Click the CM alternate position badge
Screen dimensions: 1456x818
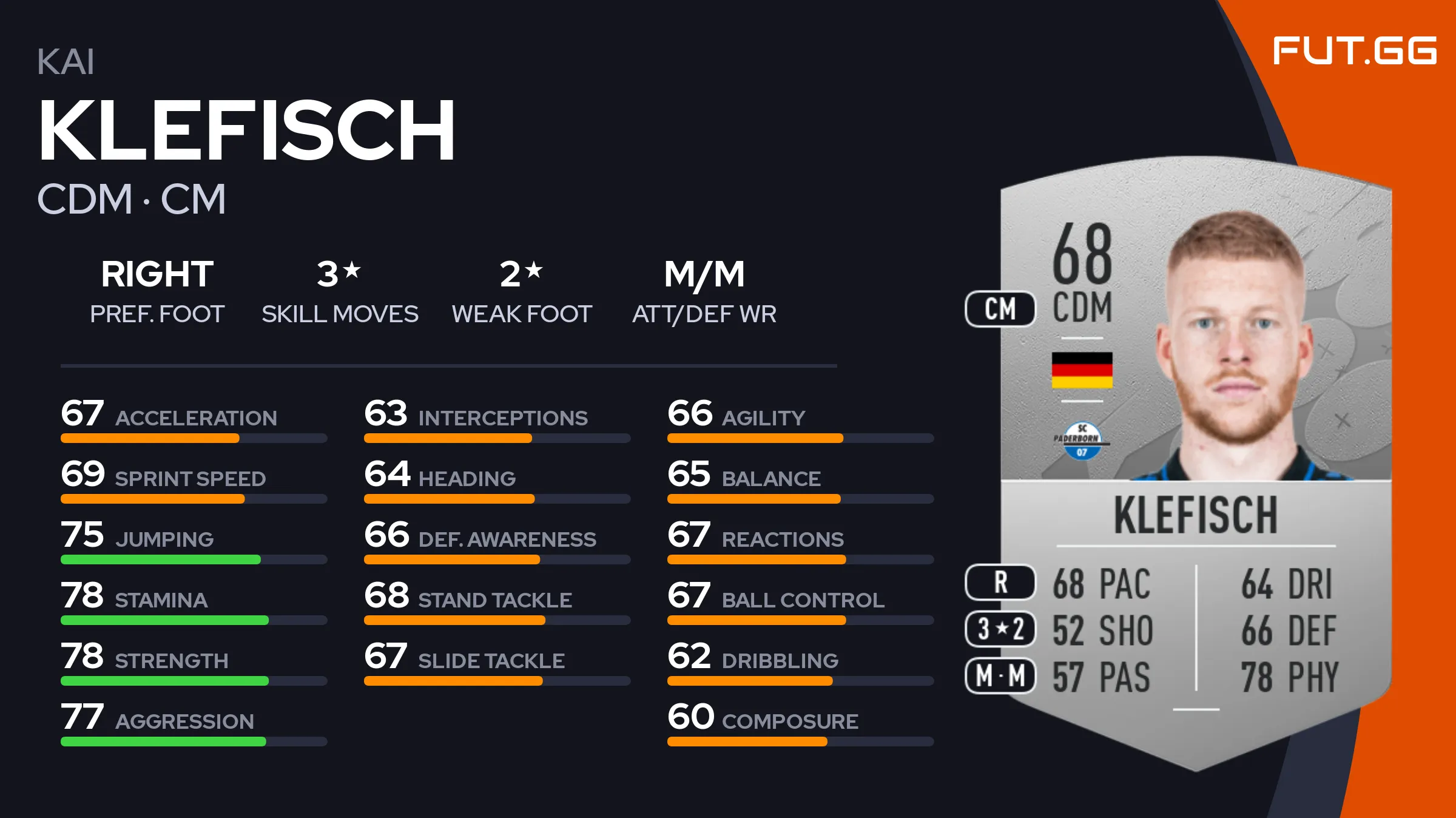[1000, 309]
